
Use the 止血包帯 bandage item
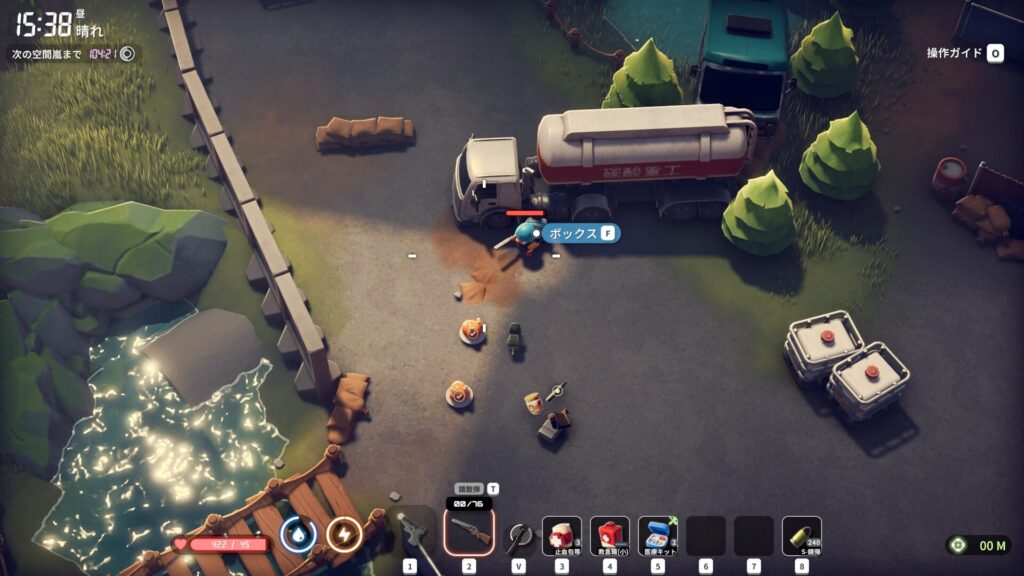[x=562, y=535]
